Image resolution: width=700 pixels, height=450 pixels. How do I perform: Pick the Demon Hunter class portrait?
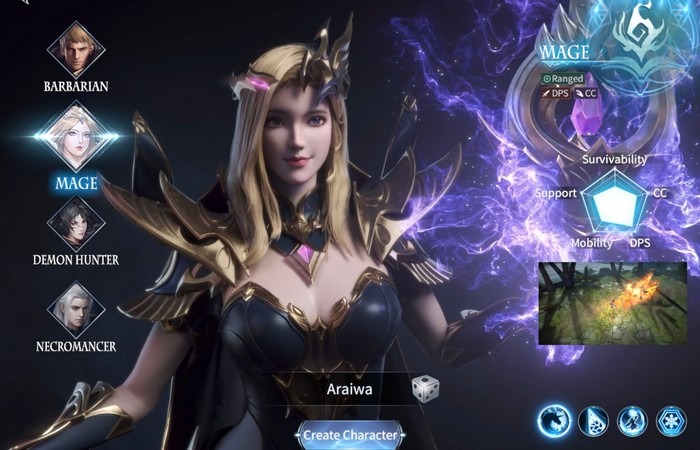pyautogui.click(x=76, y=222)
